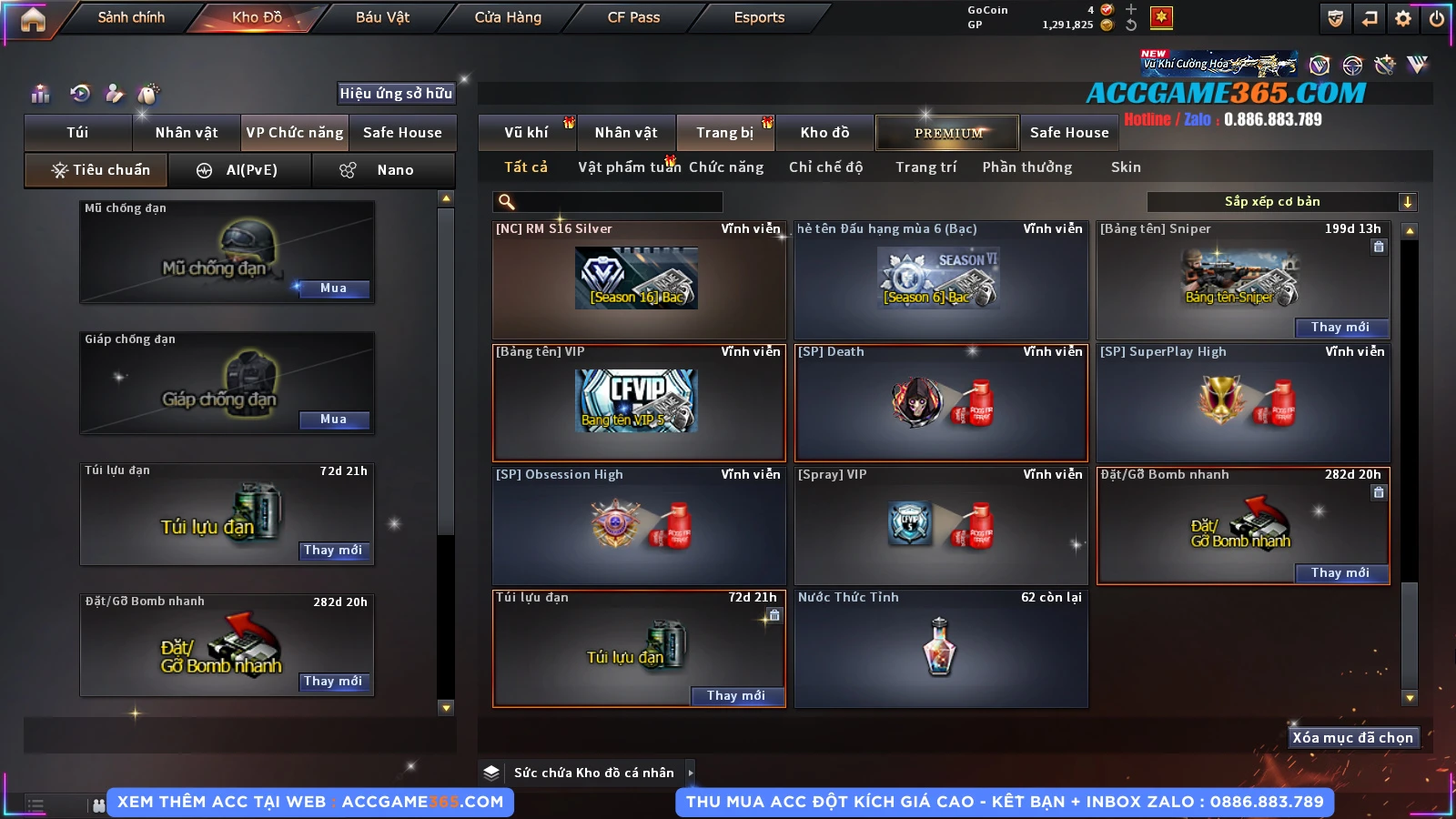Image resolution: width=1456 pixels, height=819 pixels.
Task: Open the Cửa Hàng shop tab
Action: pos(508,17)
